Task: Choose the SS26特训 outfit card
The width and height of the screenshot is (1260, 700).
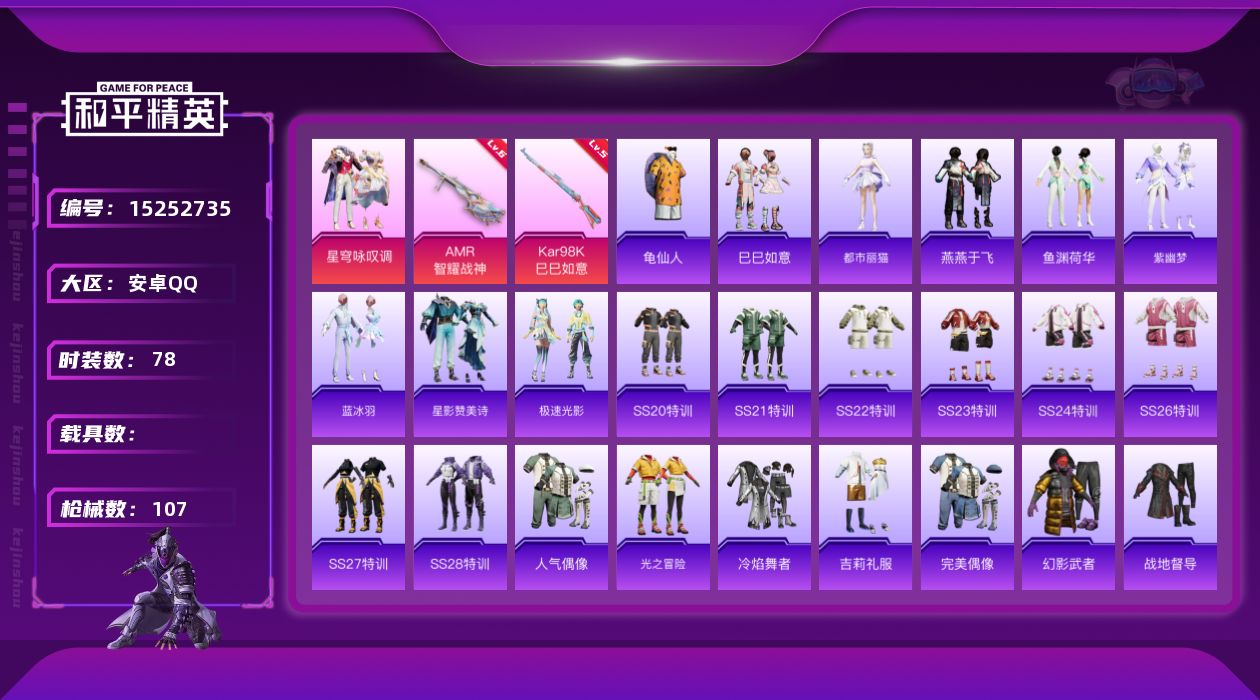Action: pos(1170,364)
